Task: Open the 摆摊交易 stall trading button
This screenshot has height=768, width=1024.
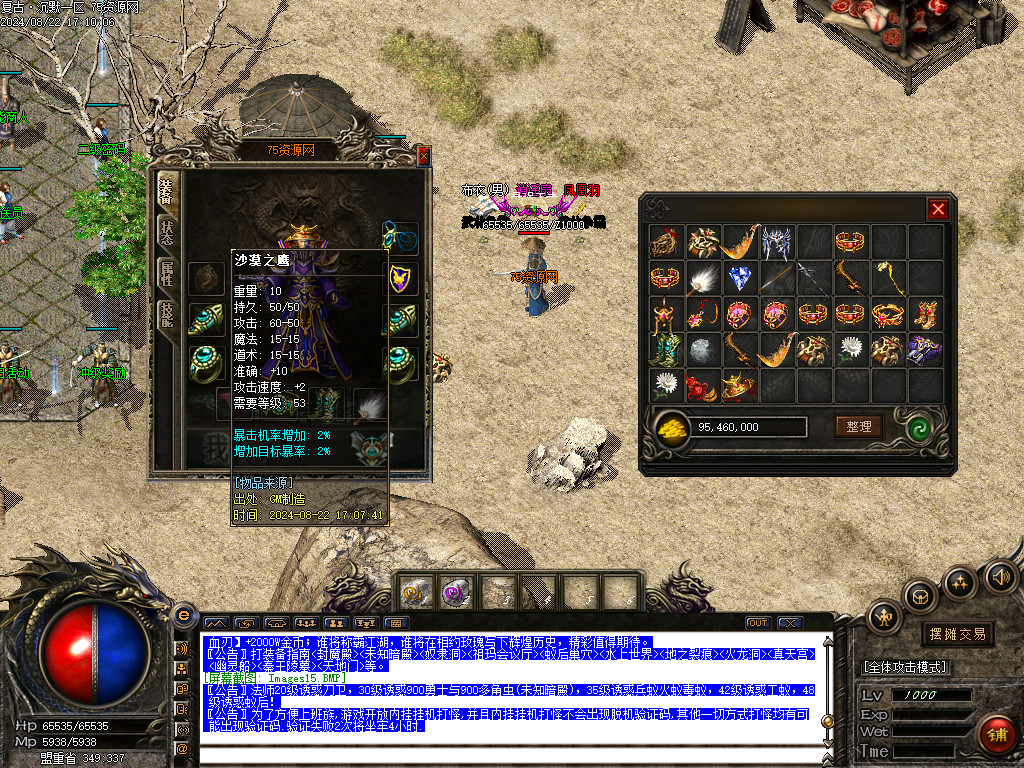Action: [957, 634]
